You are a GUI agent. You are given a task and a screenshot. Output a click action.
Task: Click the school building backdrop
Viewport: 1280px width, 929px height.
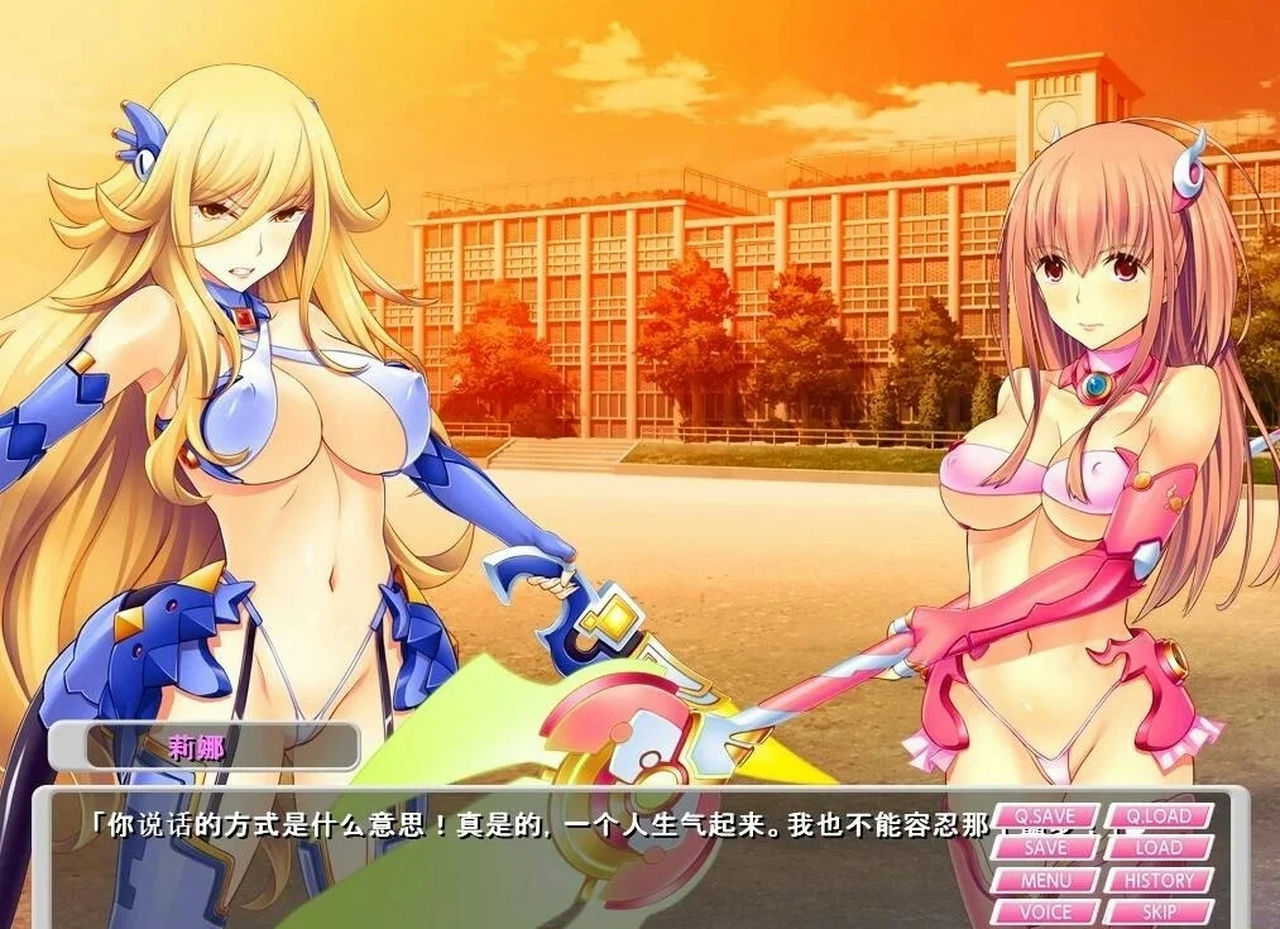click(x=700, y=250)
